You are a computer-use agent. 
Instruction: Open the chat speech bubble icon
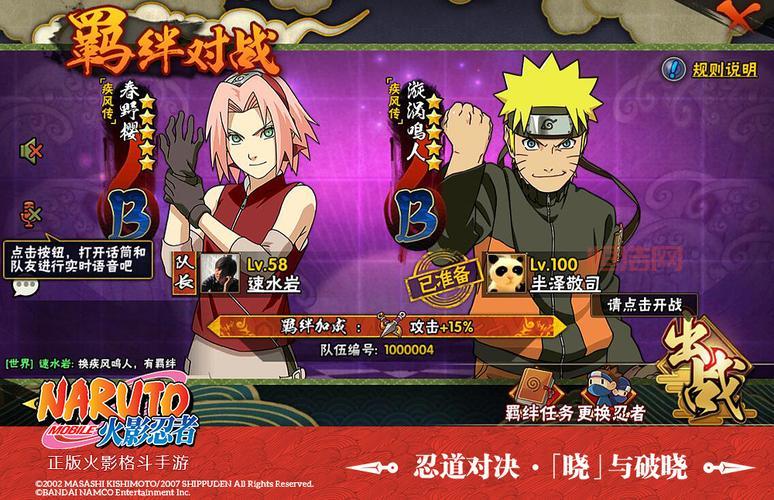pos(26,287)
